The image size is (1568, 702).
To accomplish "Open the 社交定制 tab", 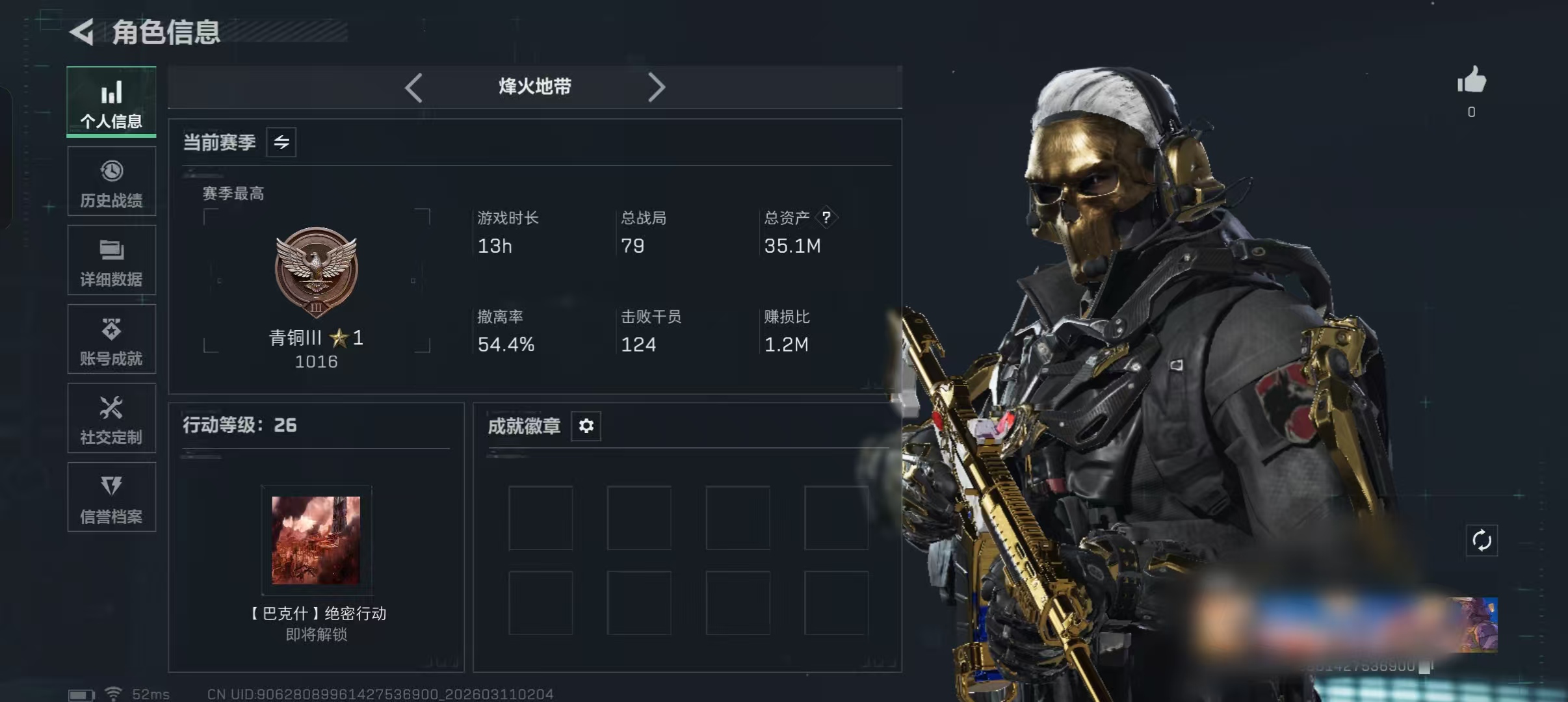I will [111, 418].
